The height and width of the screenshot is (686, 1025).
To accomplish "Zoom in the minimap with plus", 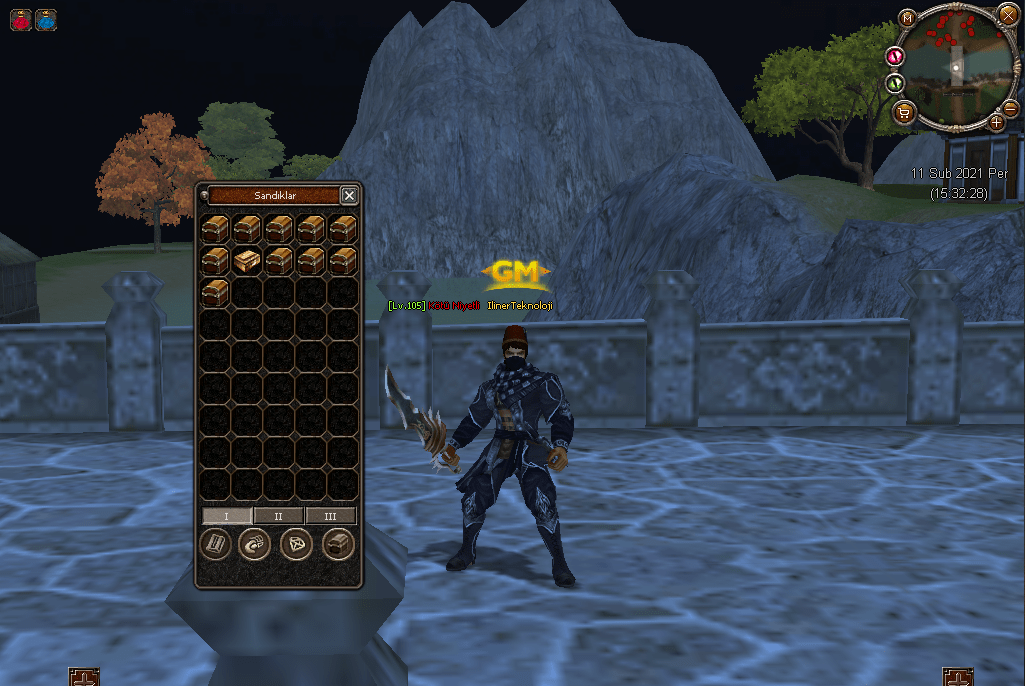I will click(997, 123).
